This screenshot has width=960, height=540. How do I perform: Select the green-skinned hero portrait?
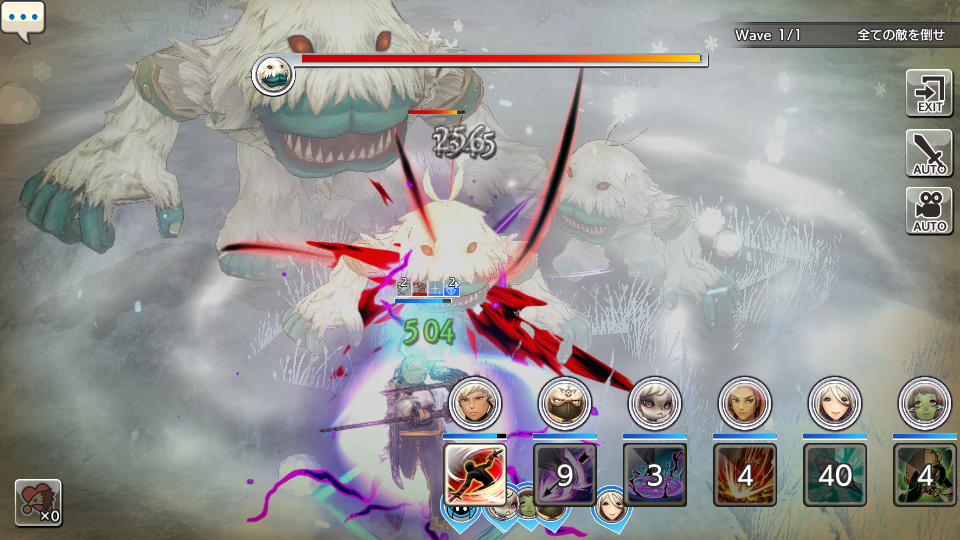click(925, 404)
